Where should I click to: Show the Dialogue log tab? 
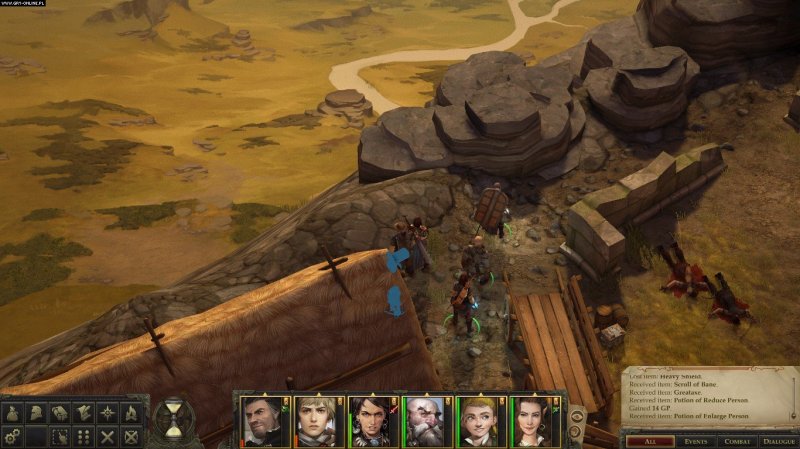click(x=779, y=440)
